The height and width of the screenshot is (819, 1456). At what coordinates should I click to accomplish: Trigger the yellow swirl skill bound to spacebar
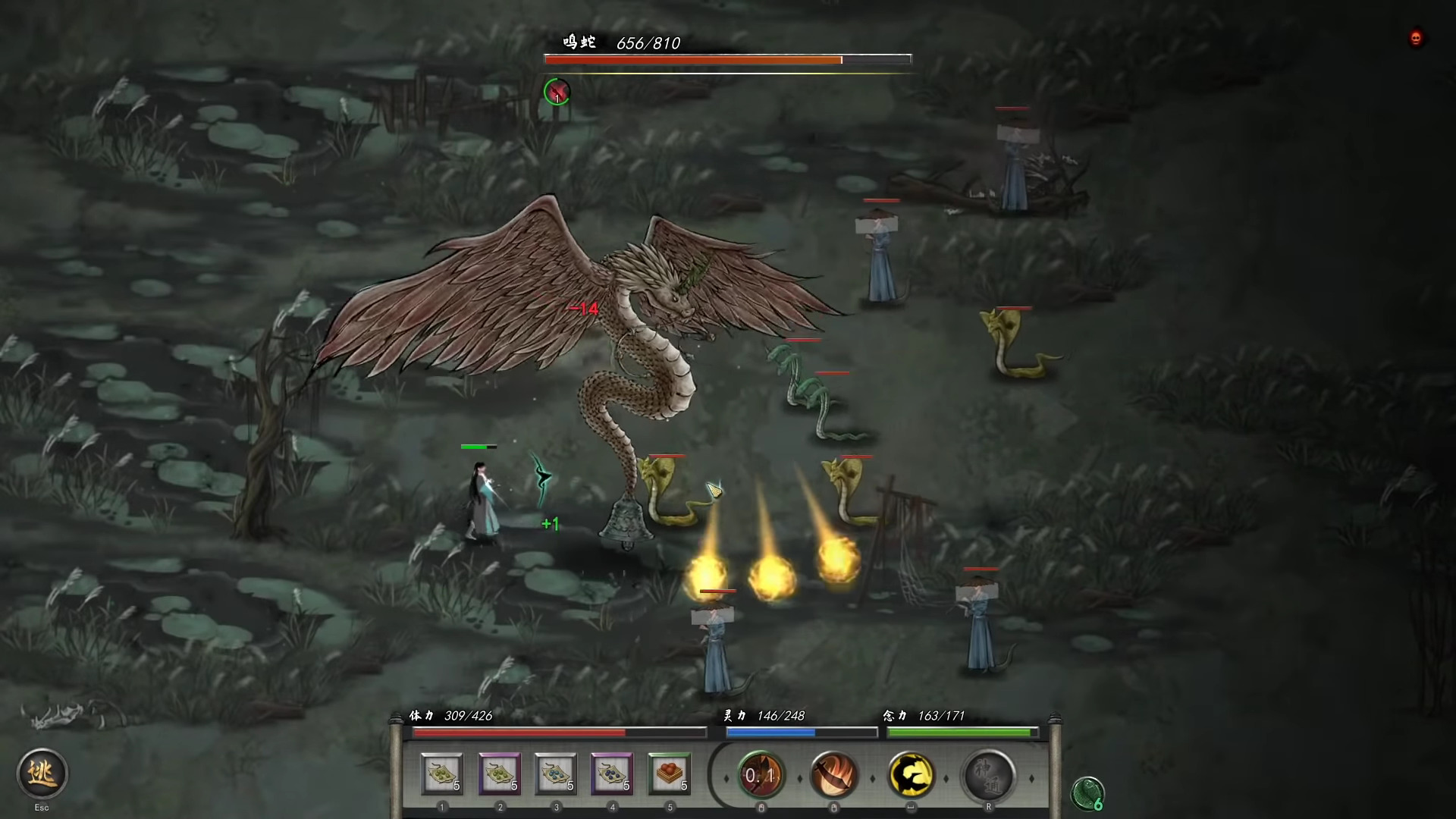912,775
